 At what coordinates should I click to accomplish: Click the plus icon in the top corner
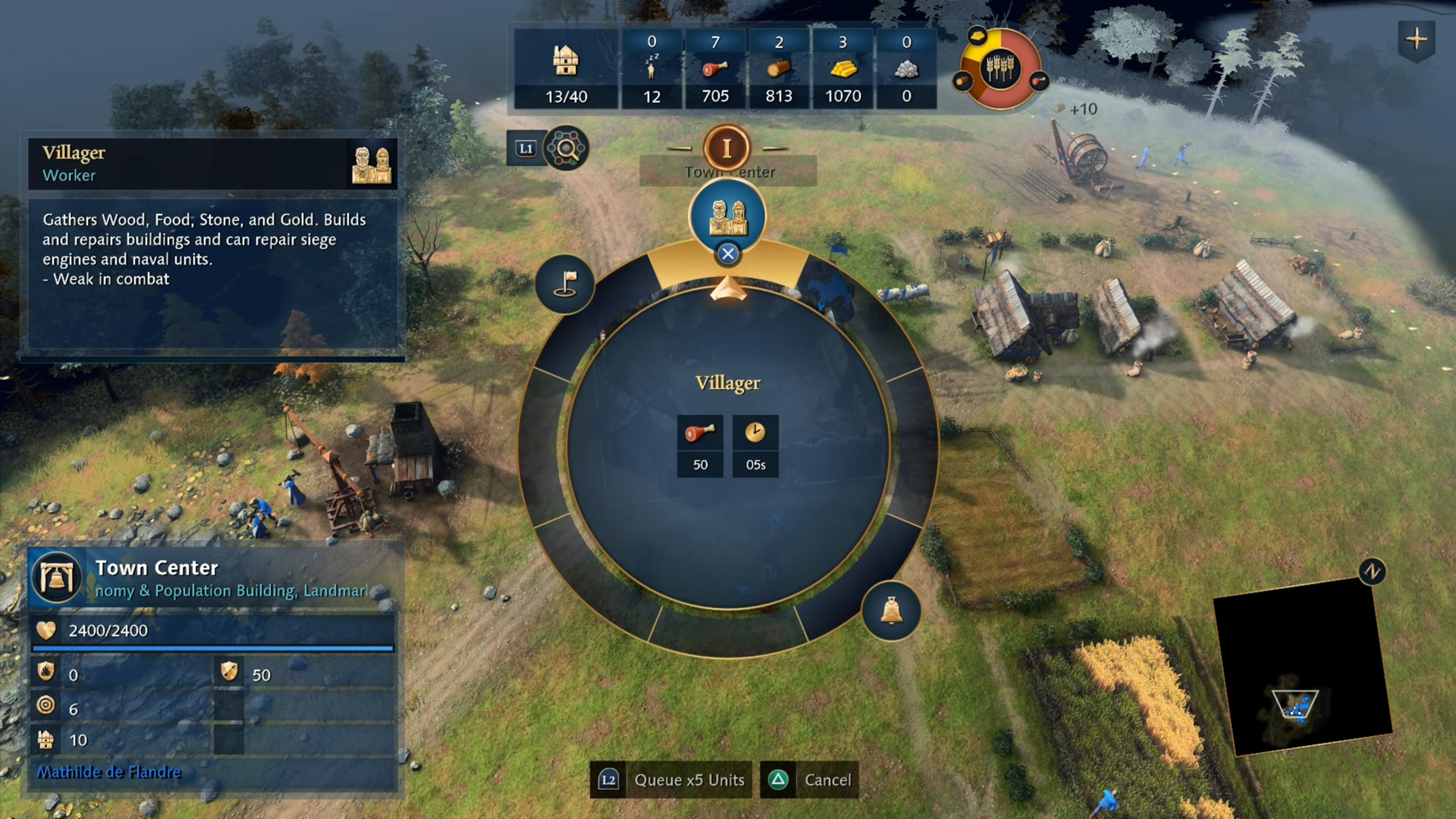pyautogui.click(x=1416, y=39)
